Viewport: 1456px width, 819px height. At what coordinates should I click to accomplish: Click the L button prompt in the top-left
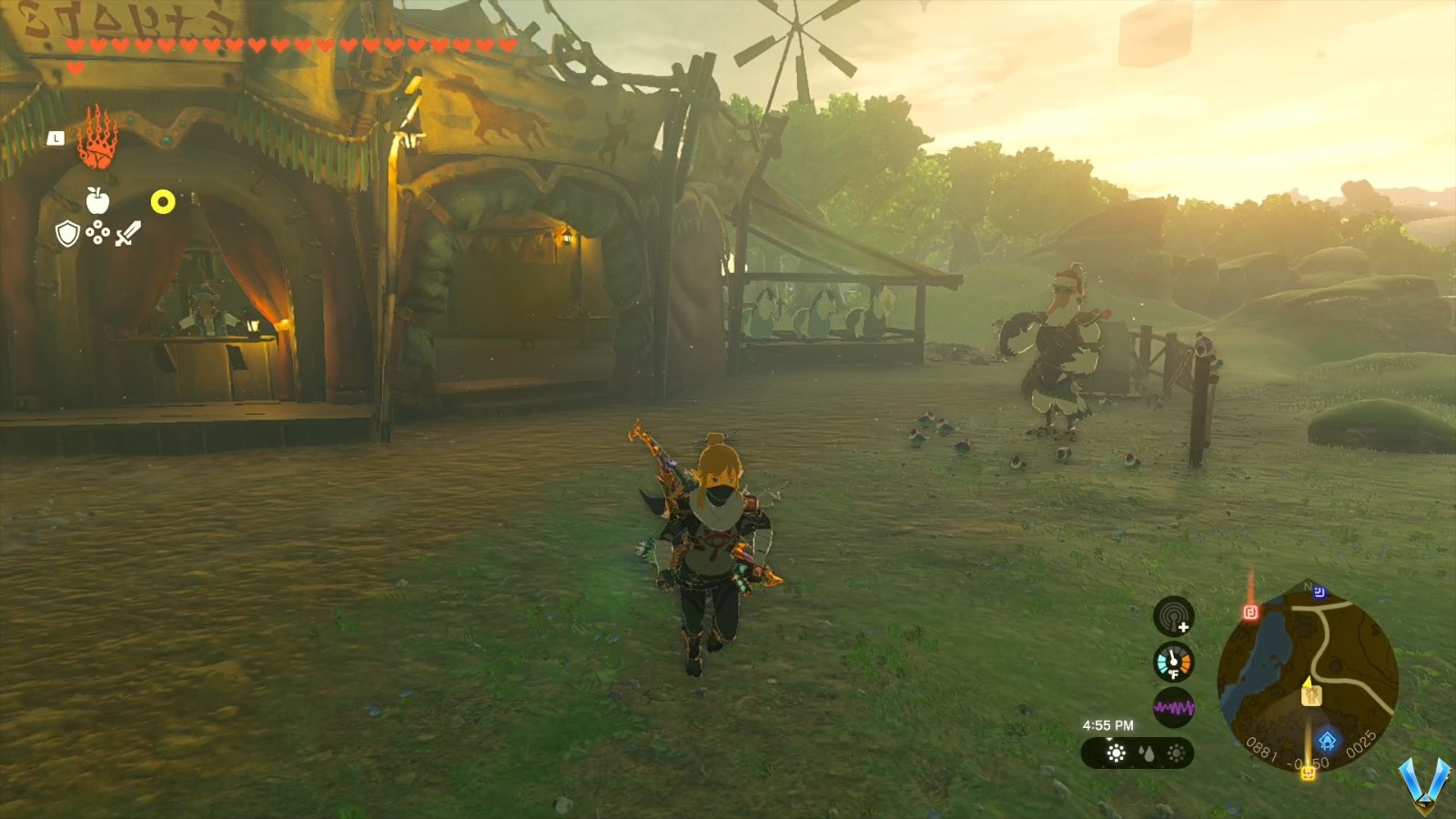click(x=56, y=138)
